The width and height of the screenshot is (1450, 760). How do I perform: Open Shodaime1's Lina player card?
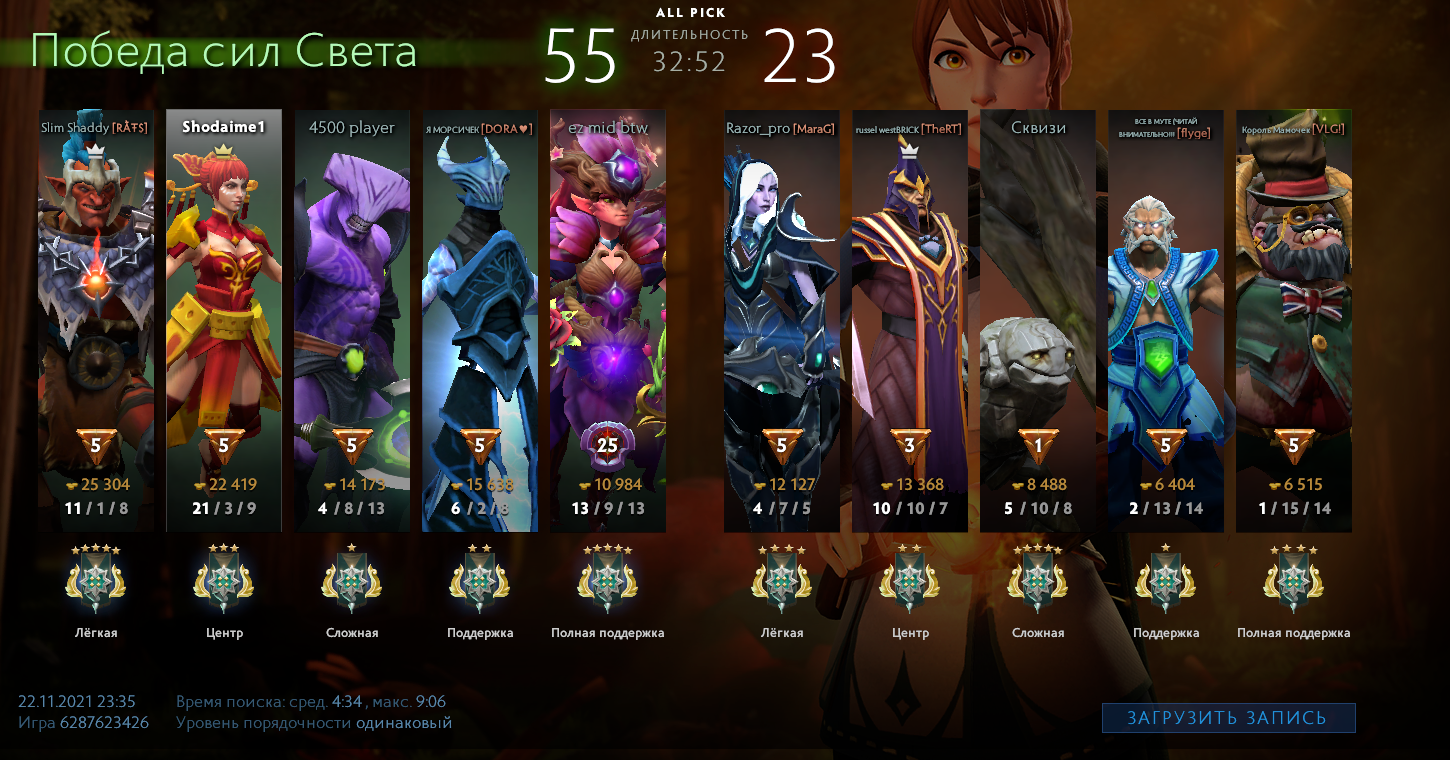[224, 320]
